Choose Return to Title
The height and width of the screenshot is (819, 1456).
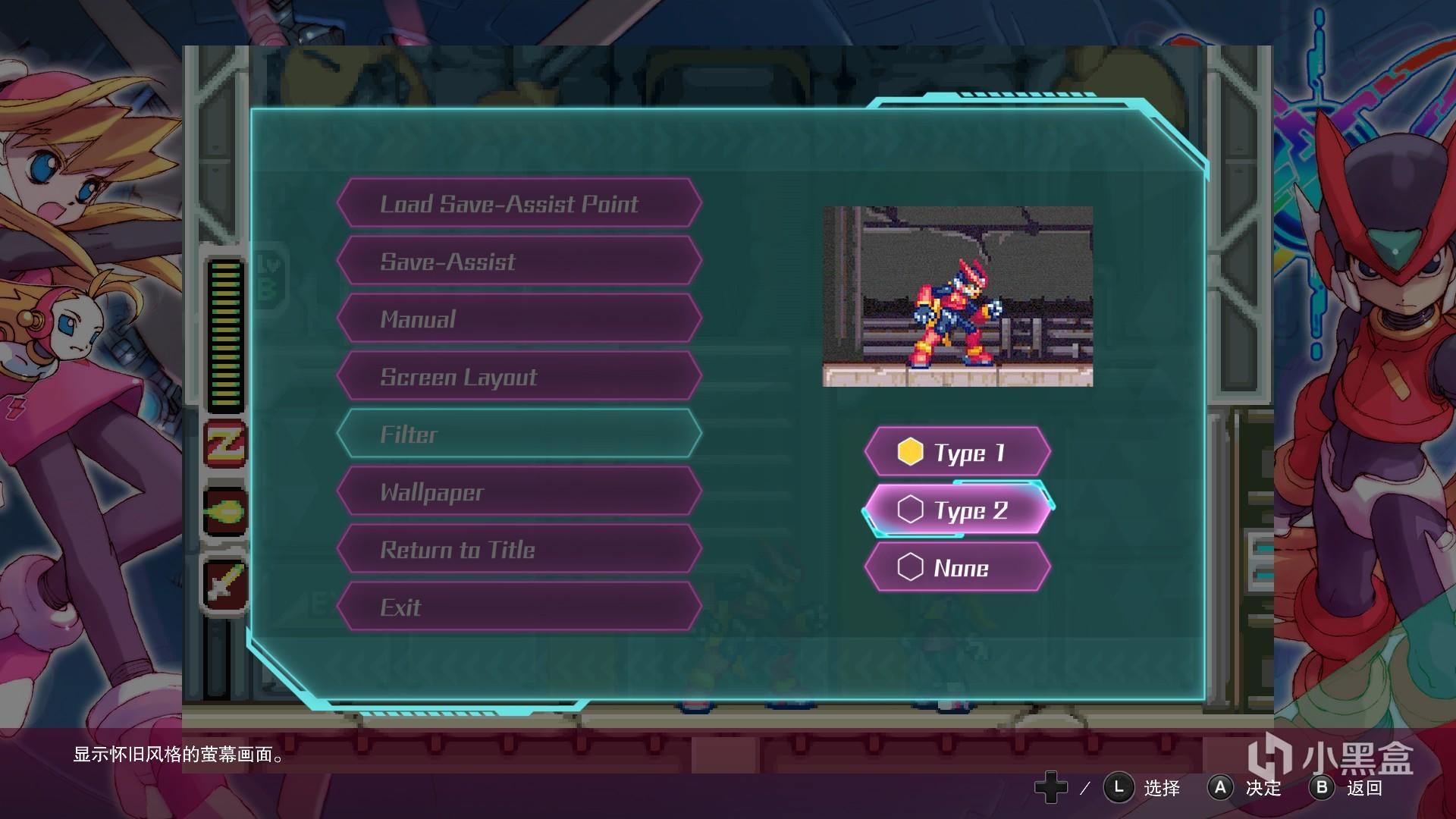click(519, 549)
